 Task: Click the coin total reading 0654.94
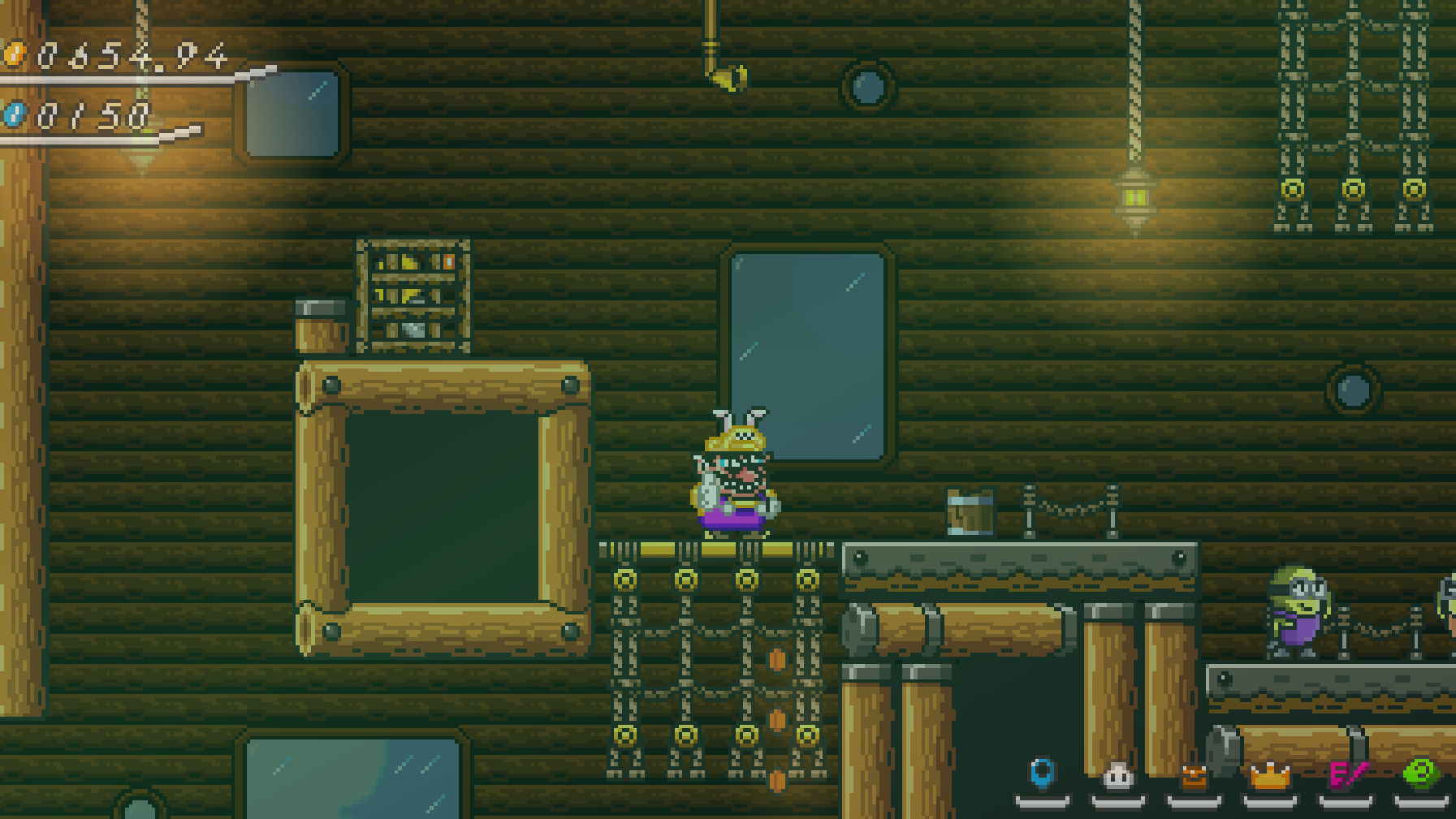click(130, 57)
